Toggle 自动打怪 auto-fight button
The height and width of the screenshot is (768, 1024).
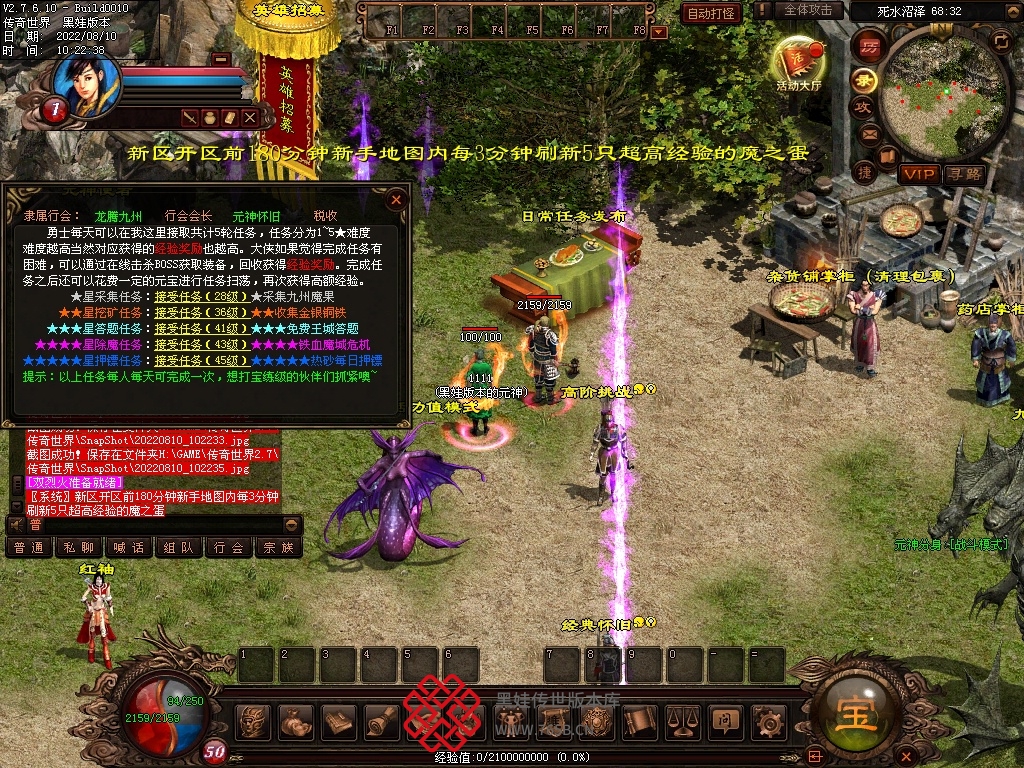[711, 13]
